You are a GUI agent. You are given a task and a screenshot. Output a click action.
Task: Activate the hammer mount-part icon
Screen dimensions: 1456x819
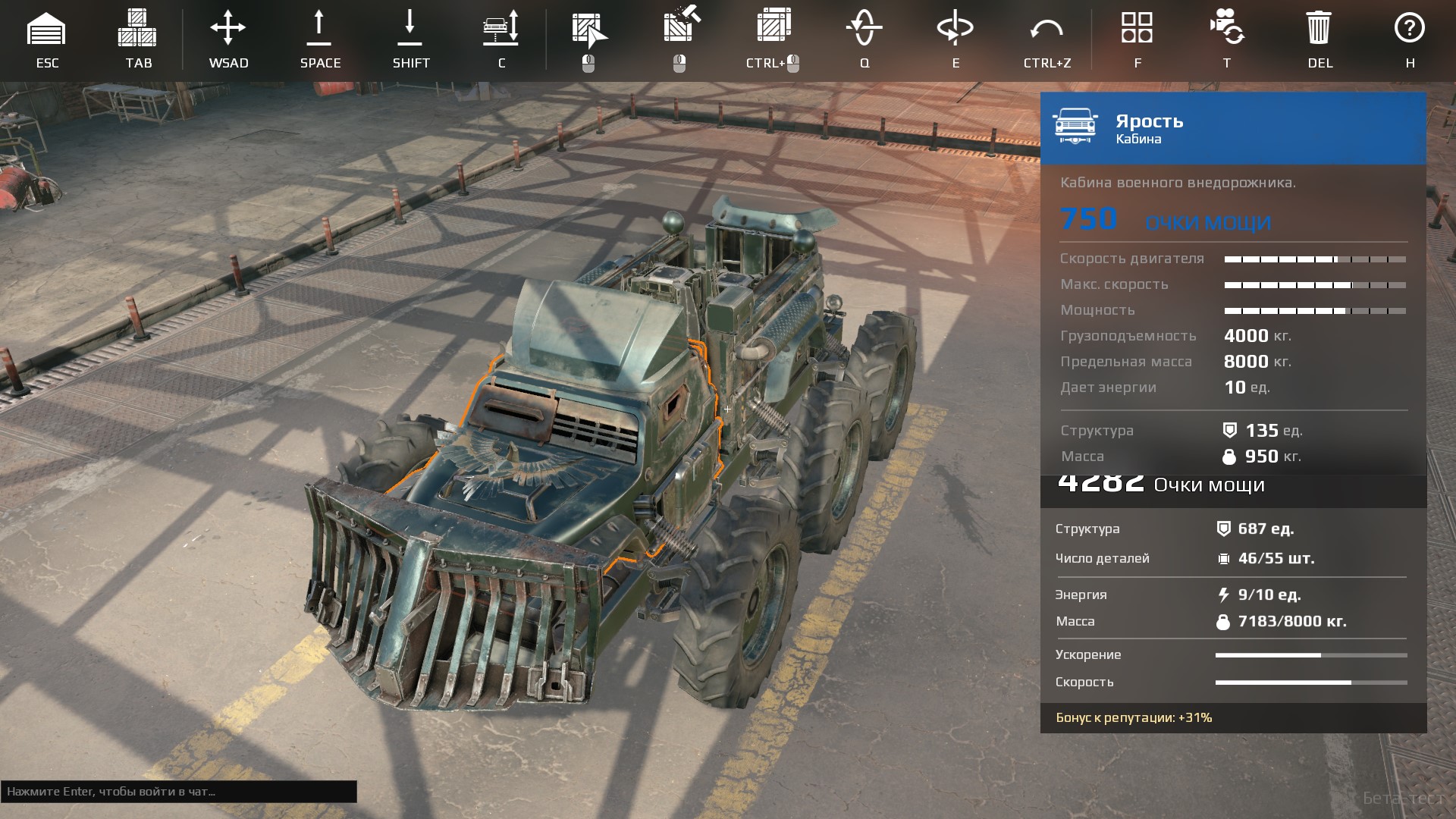coord(681,24)
